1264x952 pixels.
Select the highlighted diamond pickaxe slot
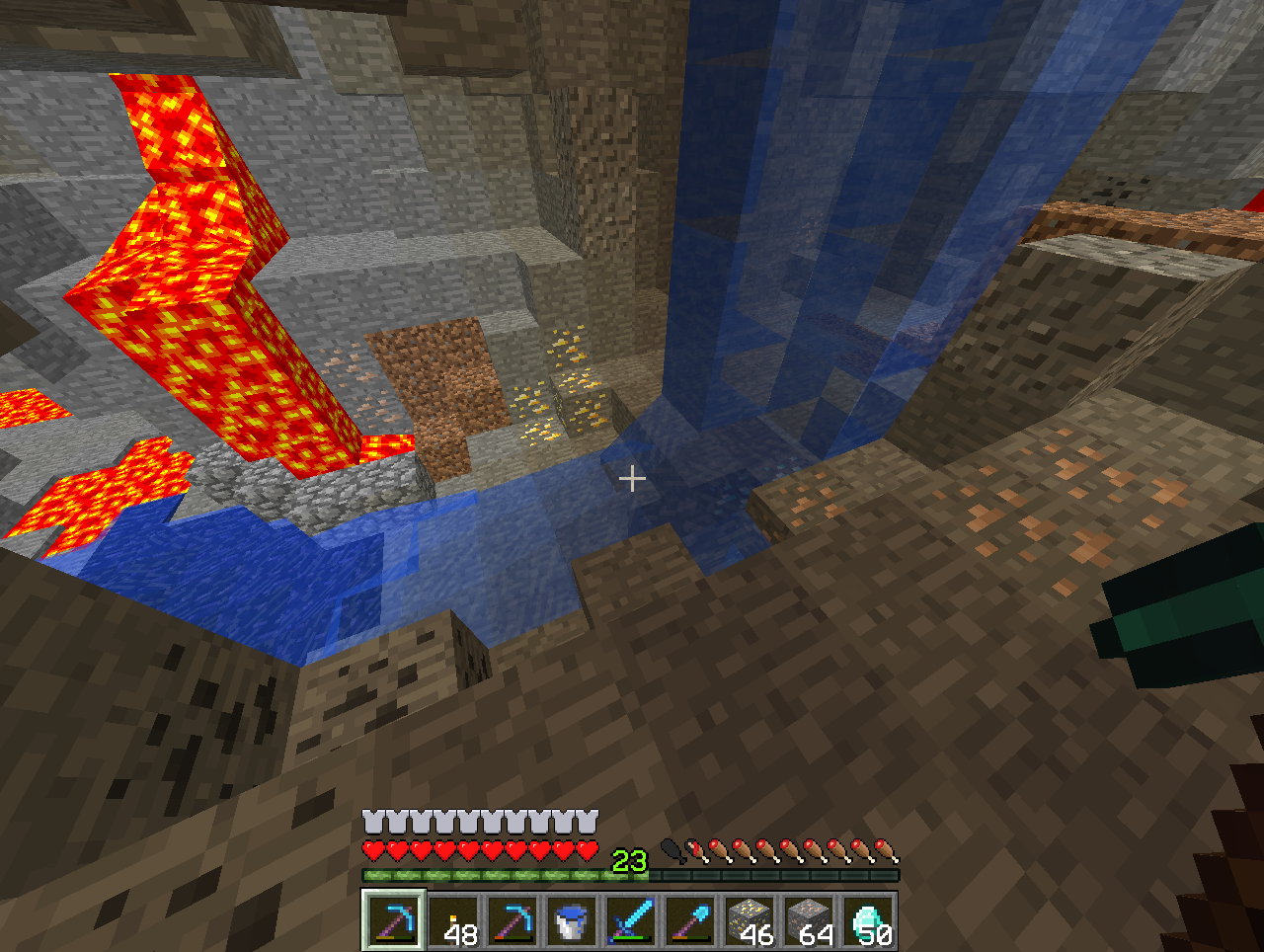(394, 920)
